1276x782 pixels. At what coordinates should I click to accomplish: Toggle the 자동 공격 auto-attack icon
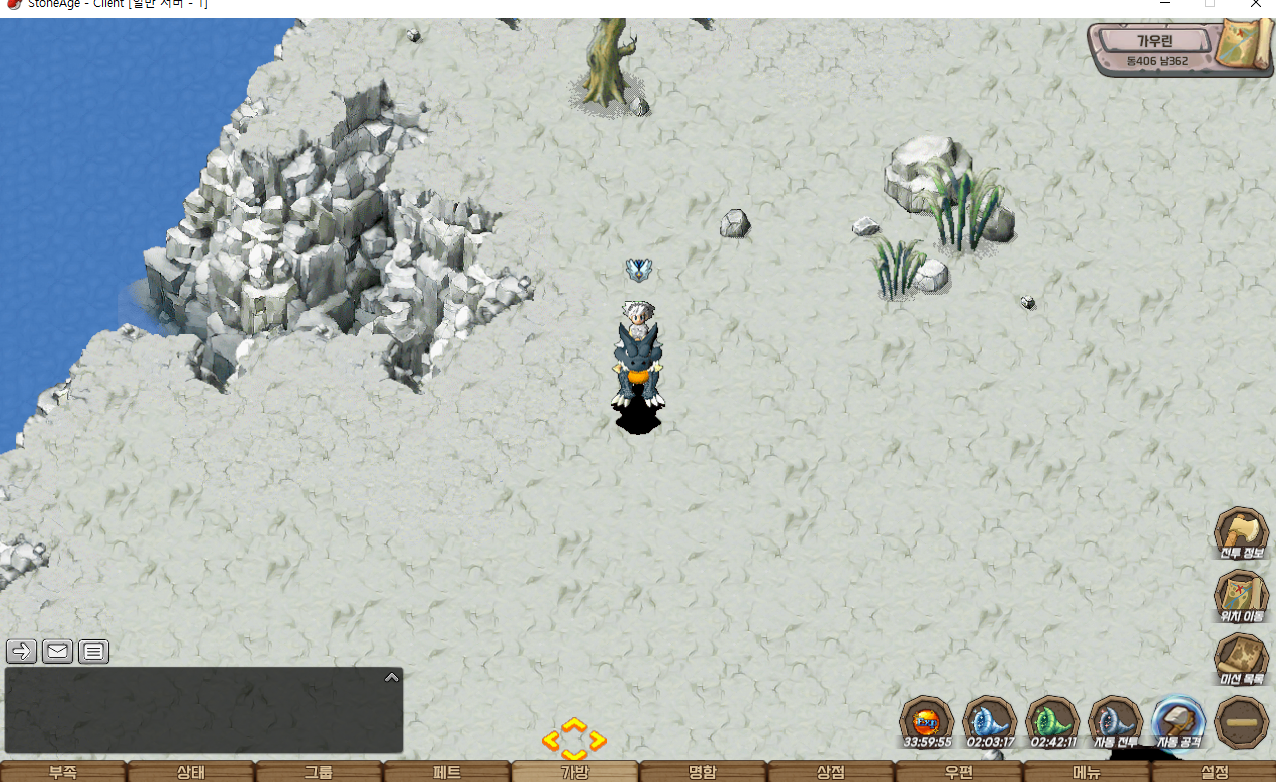tap(1178, 722)
